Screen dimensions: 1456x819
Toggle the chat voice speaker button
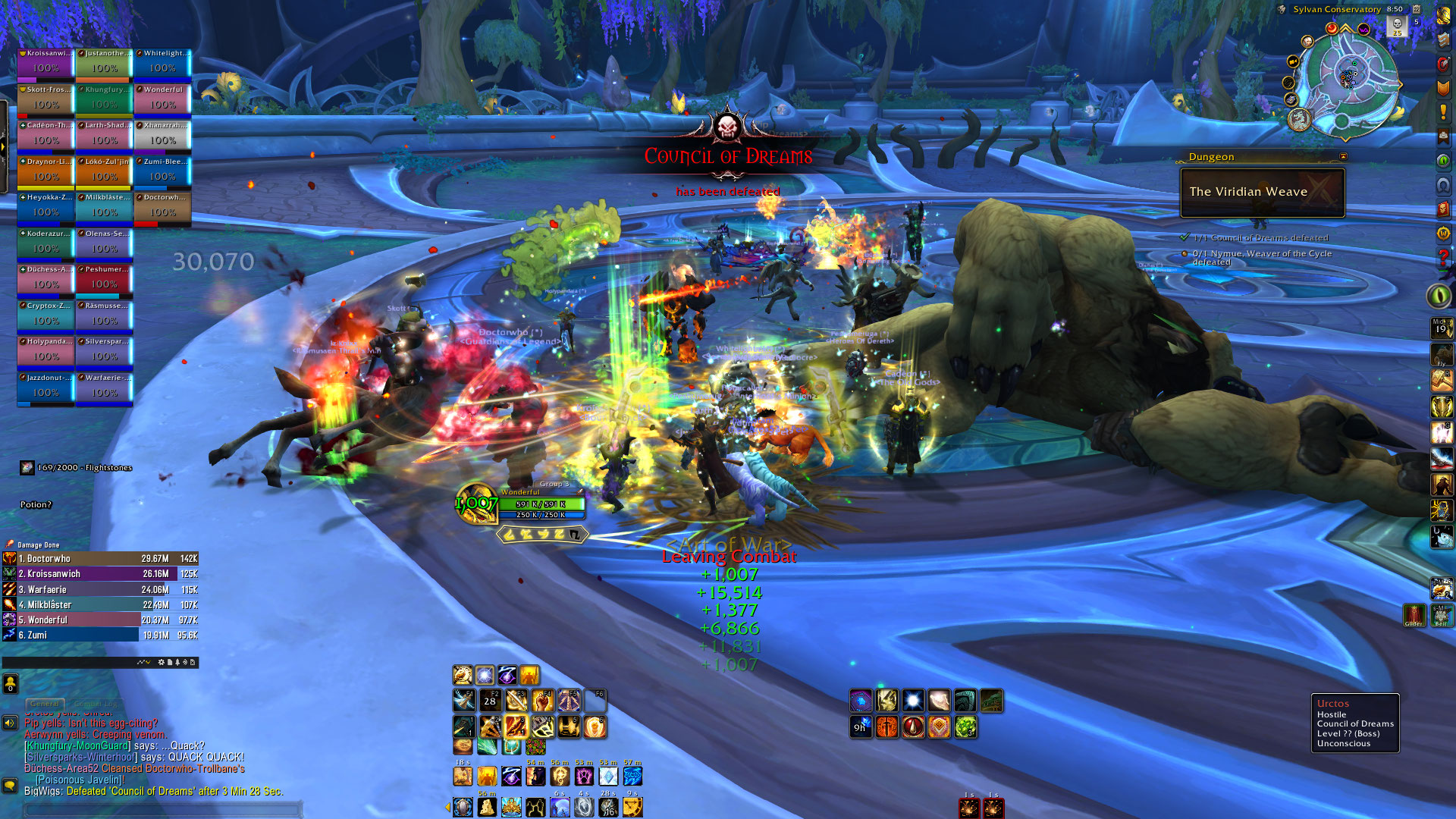point(10,723)
